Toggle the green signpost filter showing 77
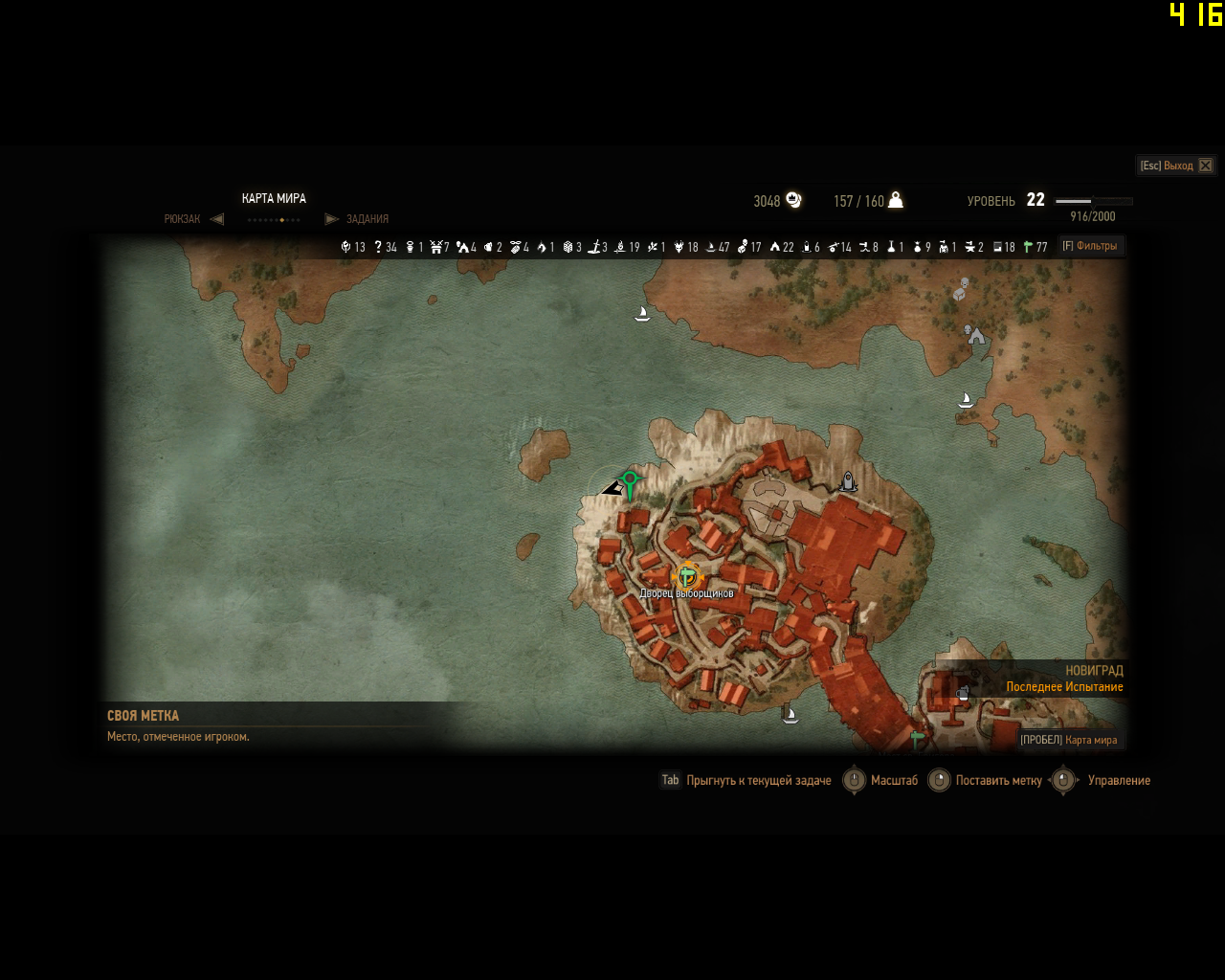The width and height of the screenshot is (1225, 980). (1035, 247)
